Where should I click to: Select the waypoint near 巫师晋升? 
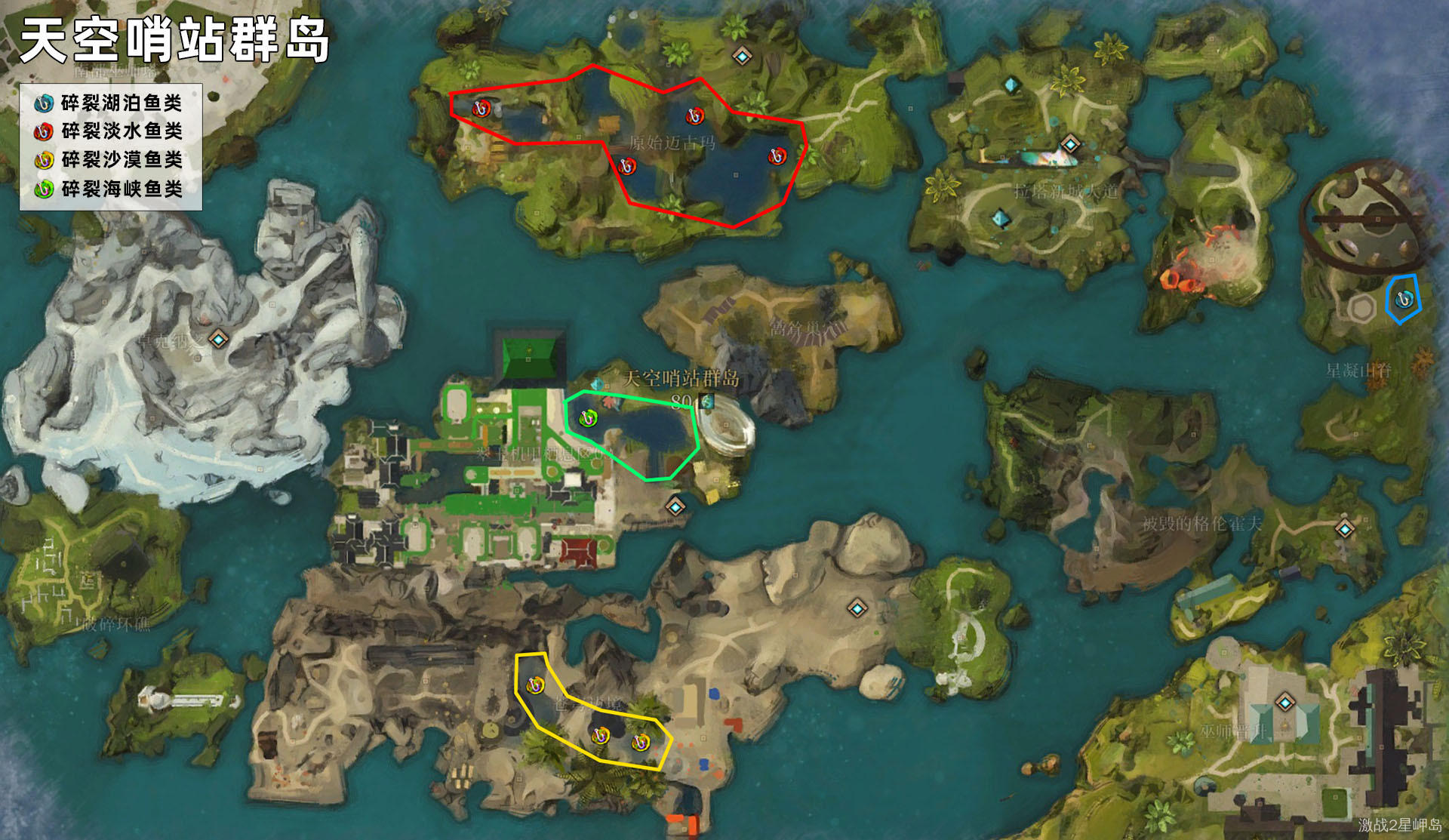pyautogui.click(x=1285, y=703)
